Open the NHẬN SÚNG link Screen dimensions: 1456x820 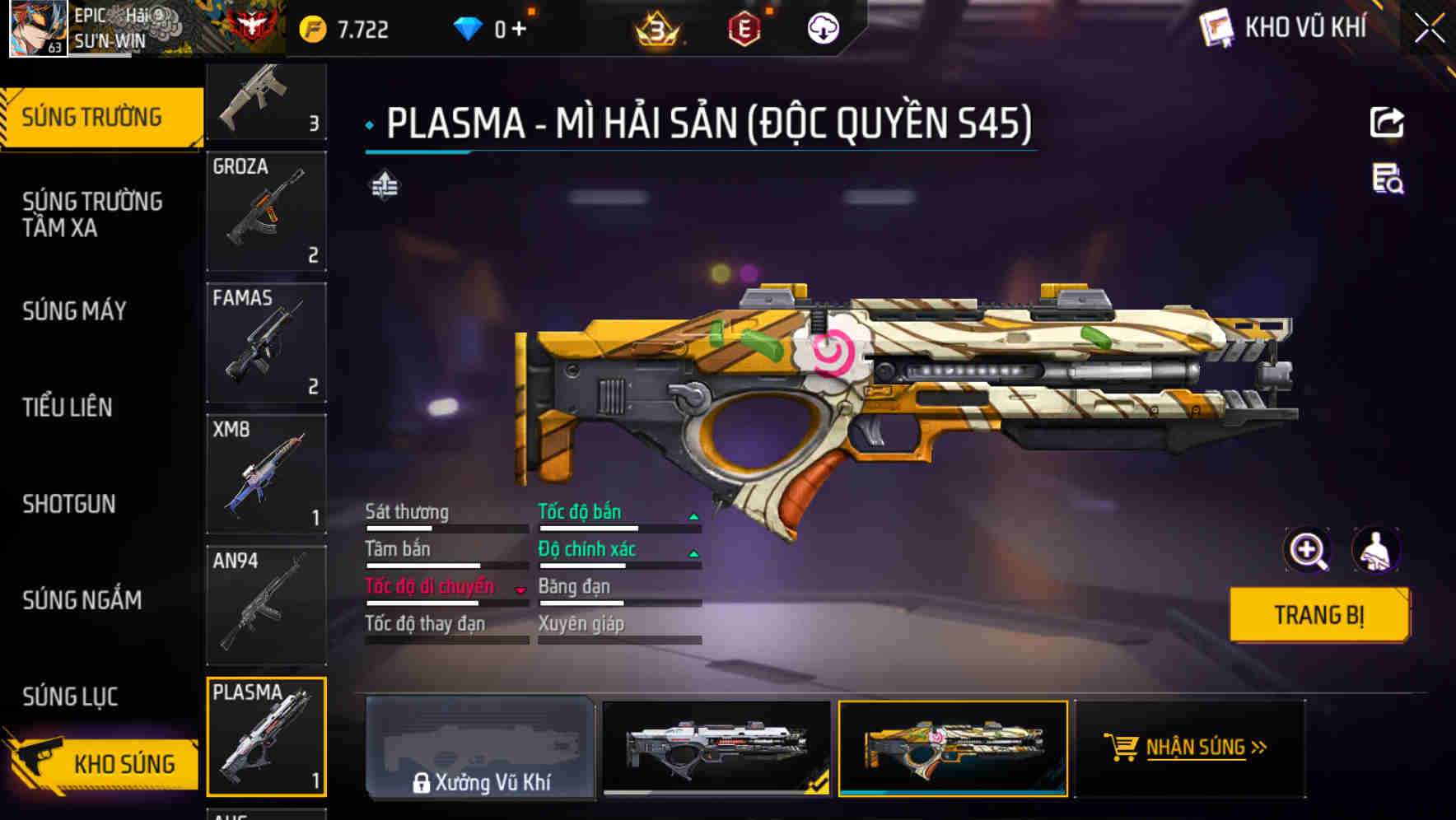pyautogui.click(x=1190, y=748)
